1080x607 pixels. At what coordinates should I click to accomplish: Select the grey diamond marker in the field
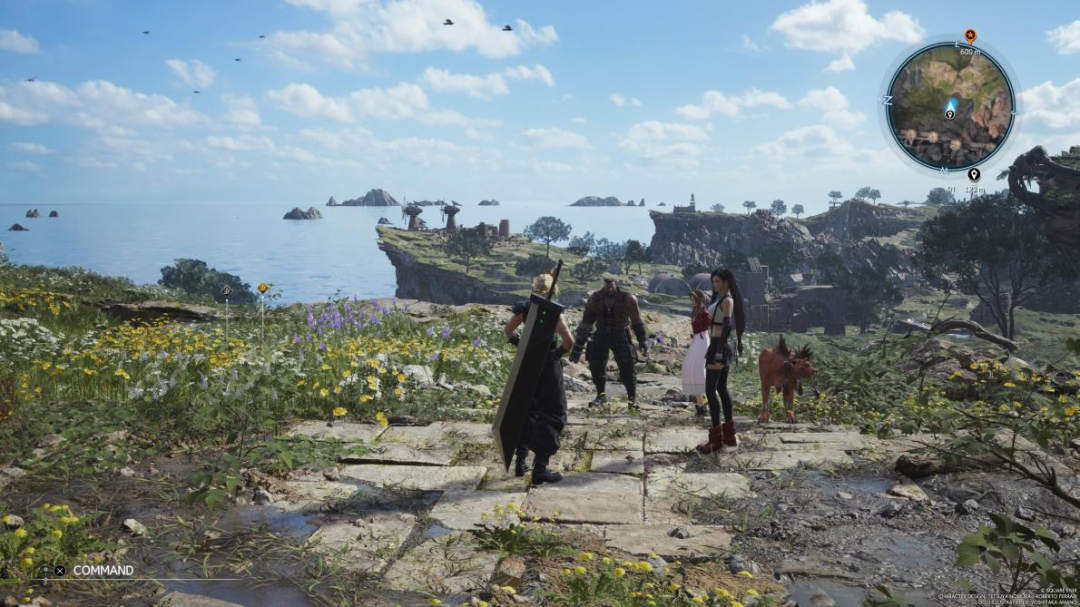pos(227,292)
